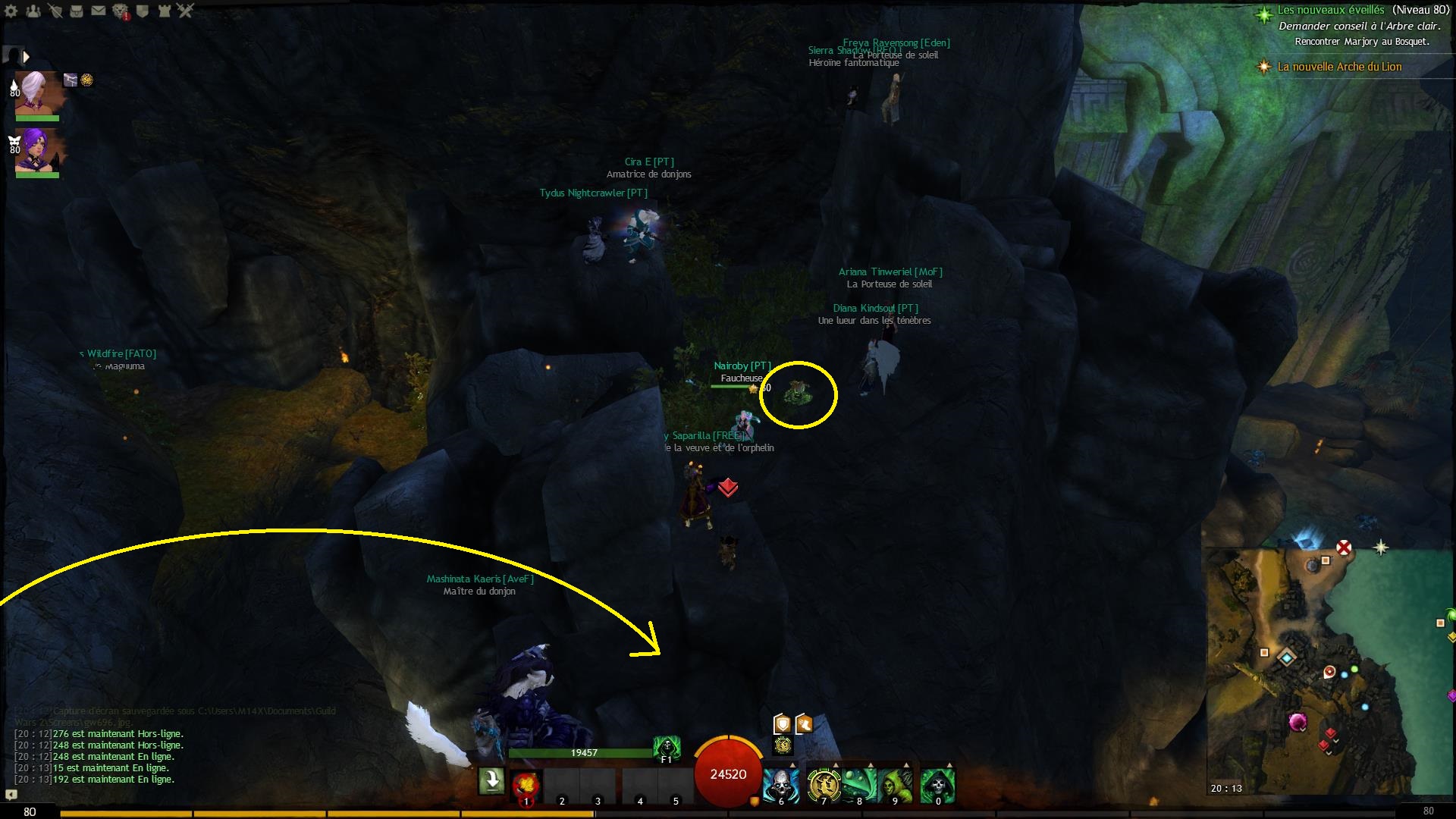Select the purple-haired party member portrait
Image resolution: width=1456 pixels, height=819 pixels.
(37, 151)
